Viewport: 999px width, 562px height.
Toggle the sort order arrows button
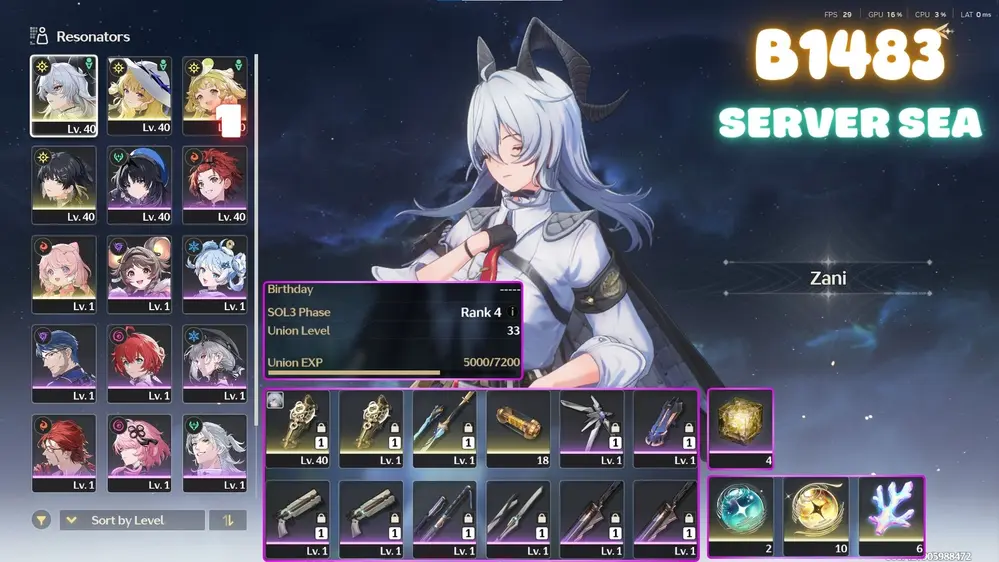pyautogui.click(x=228, y=520)
